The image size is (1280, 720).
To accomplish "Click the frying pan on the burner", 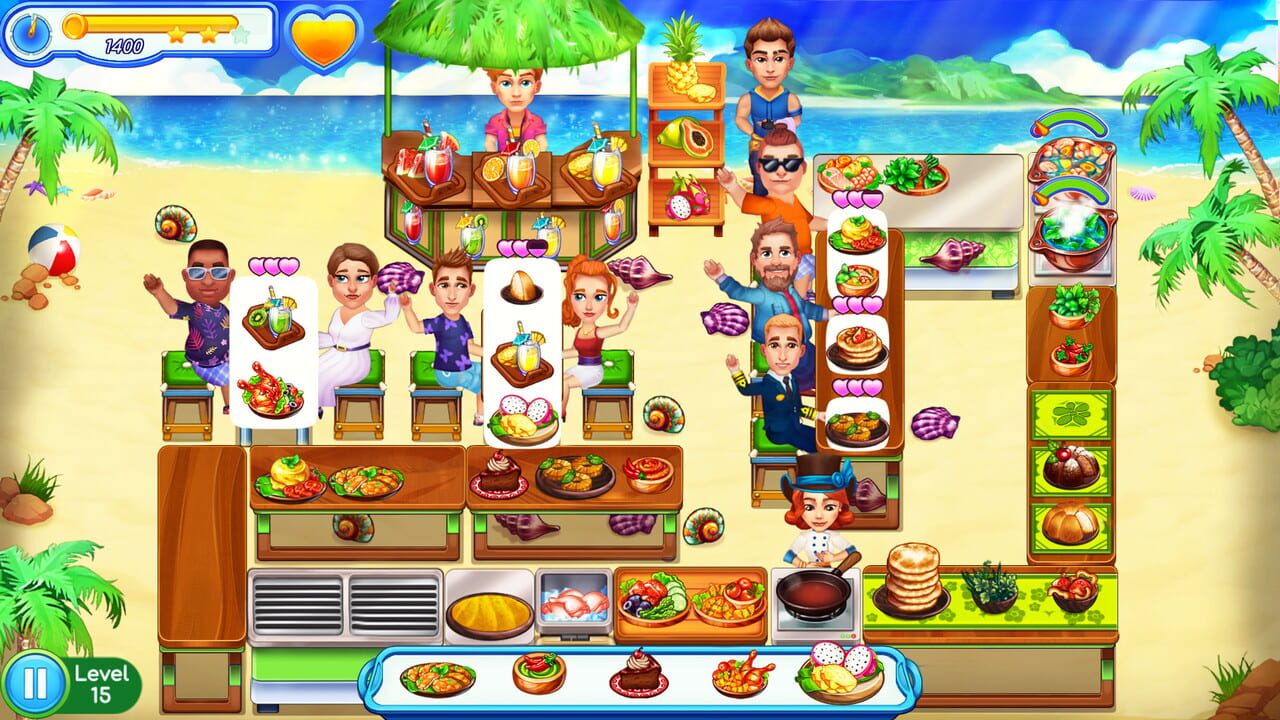I will [812, 597].
